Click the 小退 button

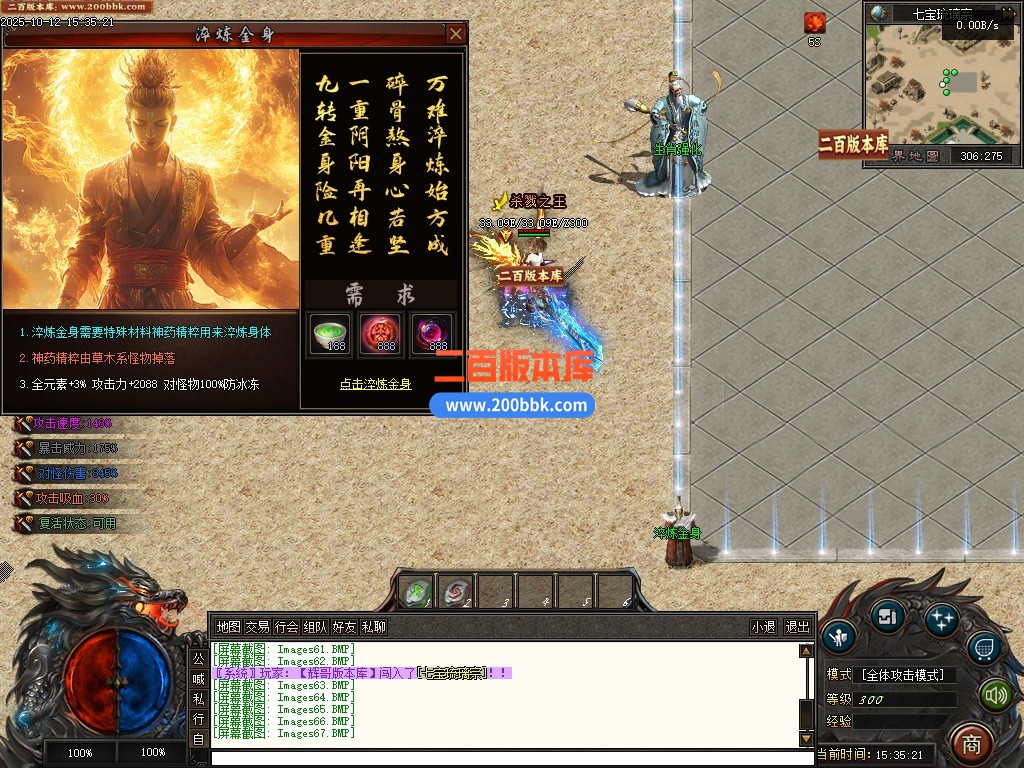tap(764, 627)
